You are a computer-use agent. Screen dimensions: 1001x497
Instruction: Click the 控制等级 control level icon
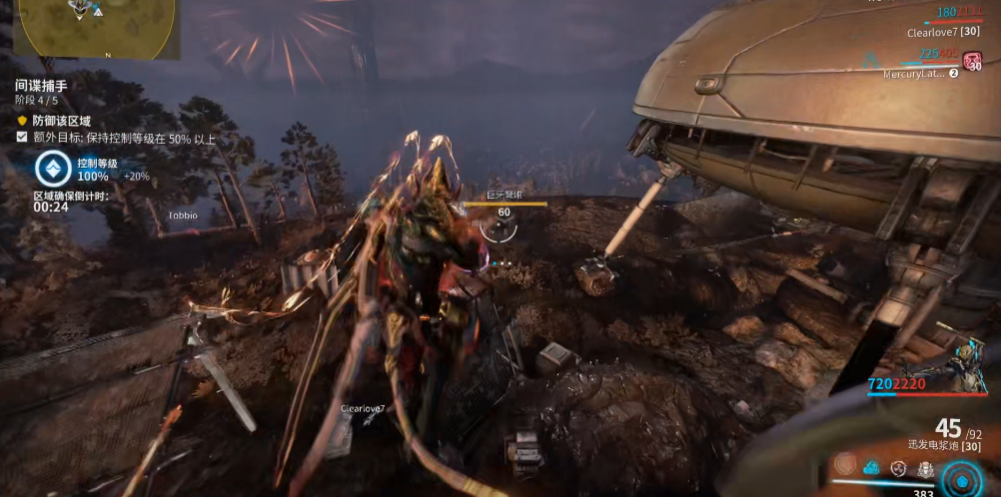pos(52,169)
